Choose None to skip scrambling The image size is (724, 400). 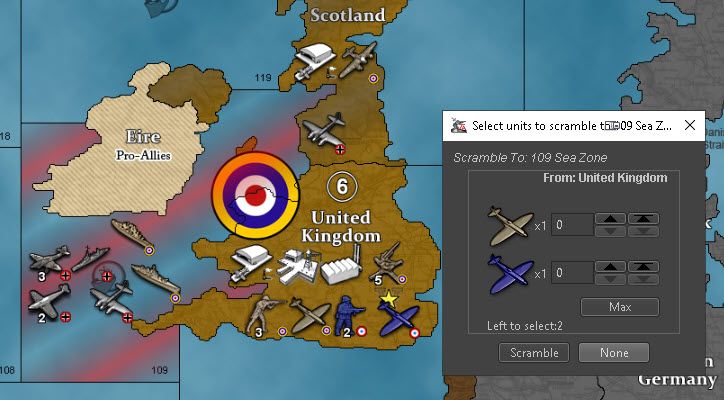pyautogui.click(x=614, y=352)
